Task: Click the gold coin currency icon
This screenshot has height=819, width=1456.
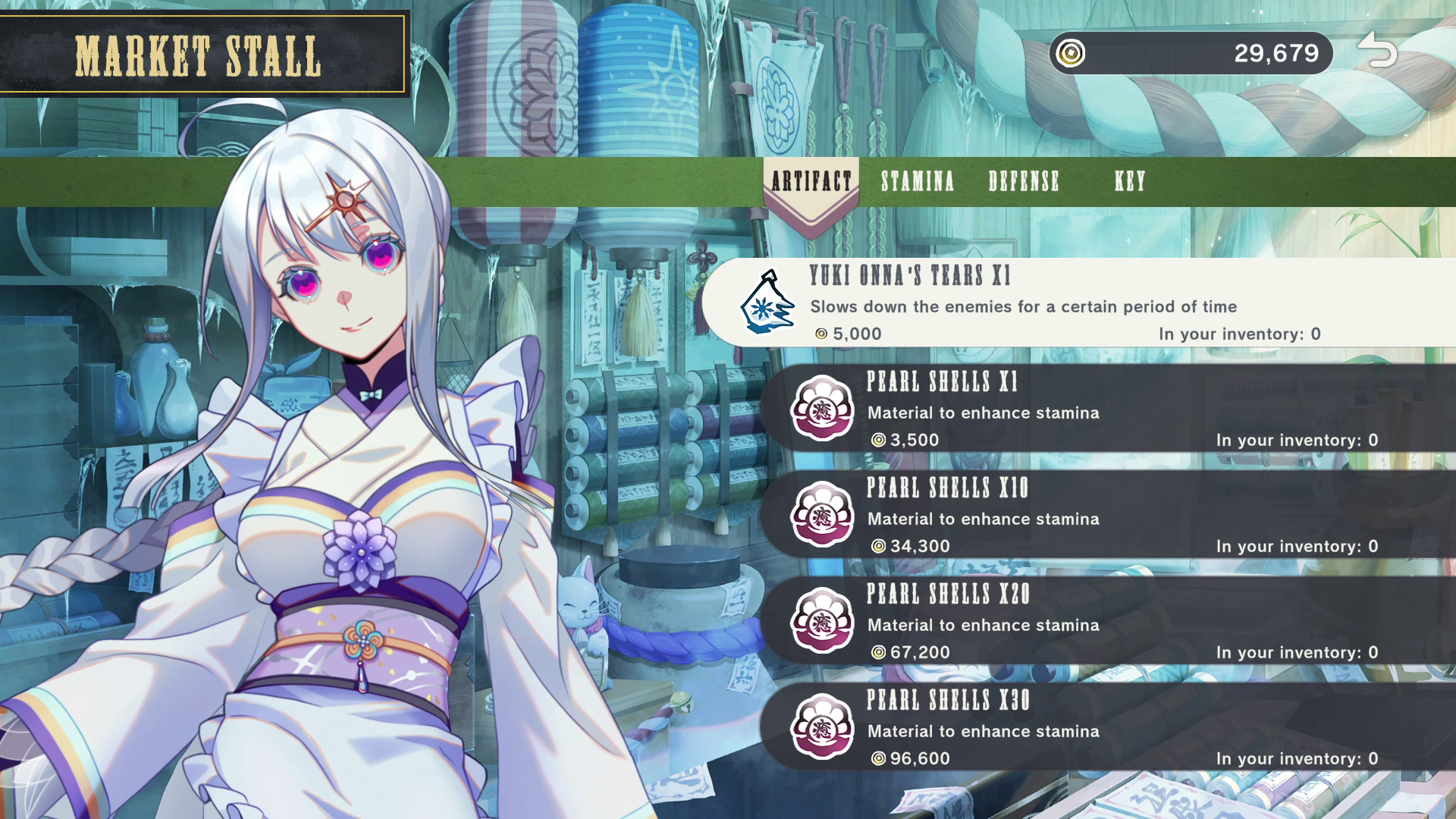Action: (x=1070, y=53)
